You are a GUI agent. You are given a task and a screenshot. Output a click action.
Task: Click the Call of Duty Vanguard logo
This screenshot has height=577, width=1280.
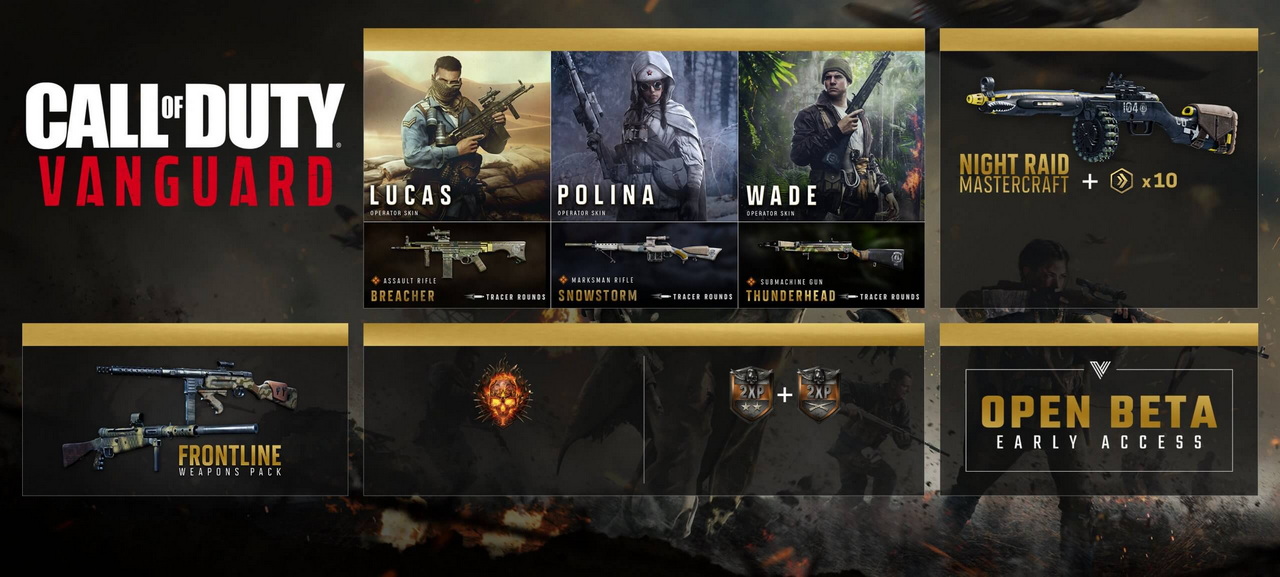coord(185,144)
